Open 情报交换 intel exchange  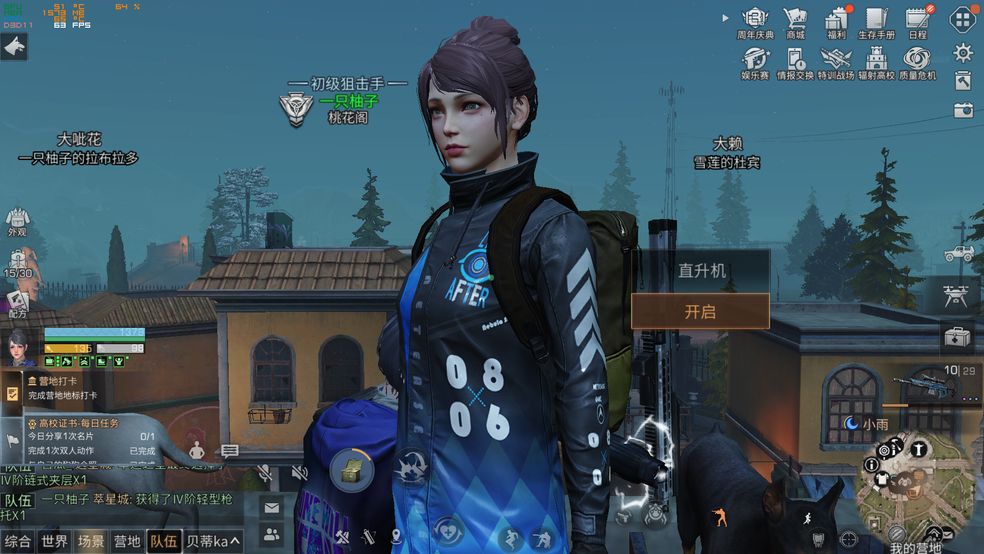(795, 60)
